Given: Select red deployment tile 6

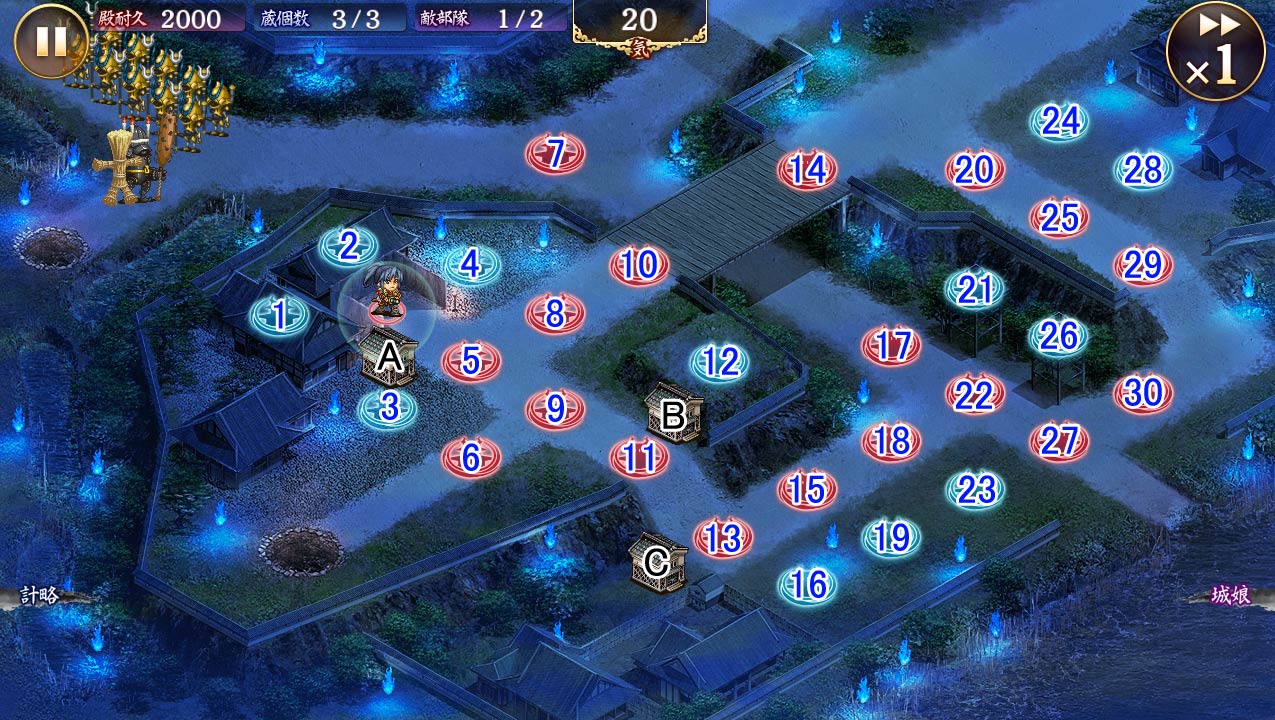Looking at the screenshot, I should pos(471,457).
